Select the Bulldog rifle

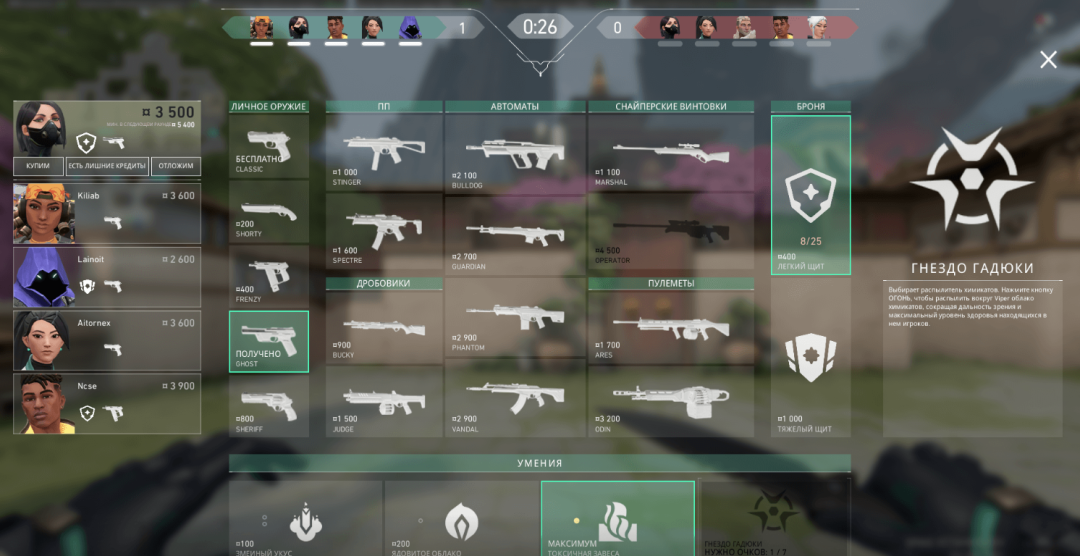(x=514, y=152)
